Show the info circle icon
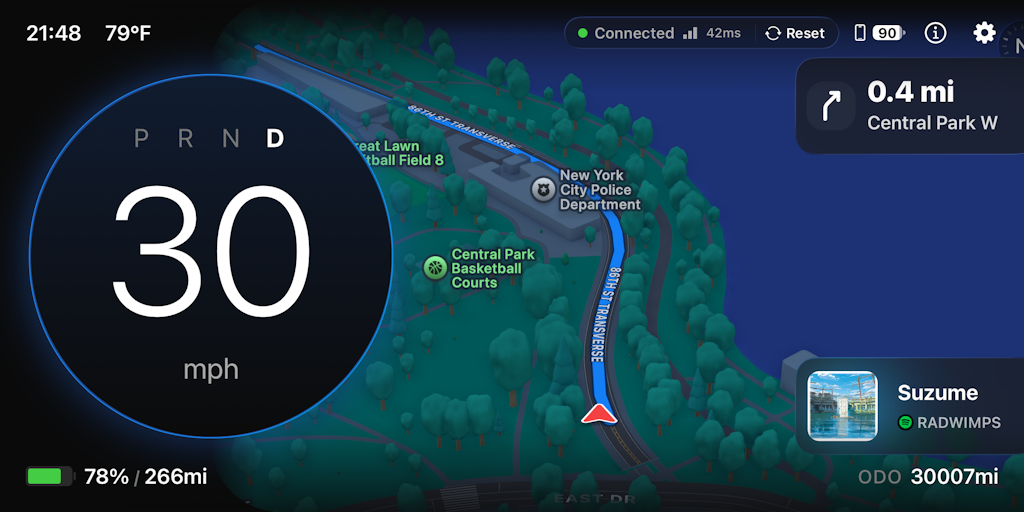 point(935,33)
